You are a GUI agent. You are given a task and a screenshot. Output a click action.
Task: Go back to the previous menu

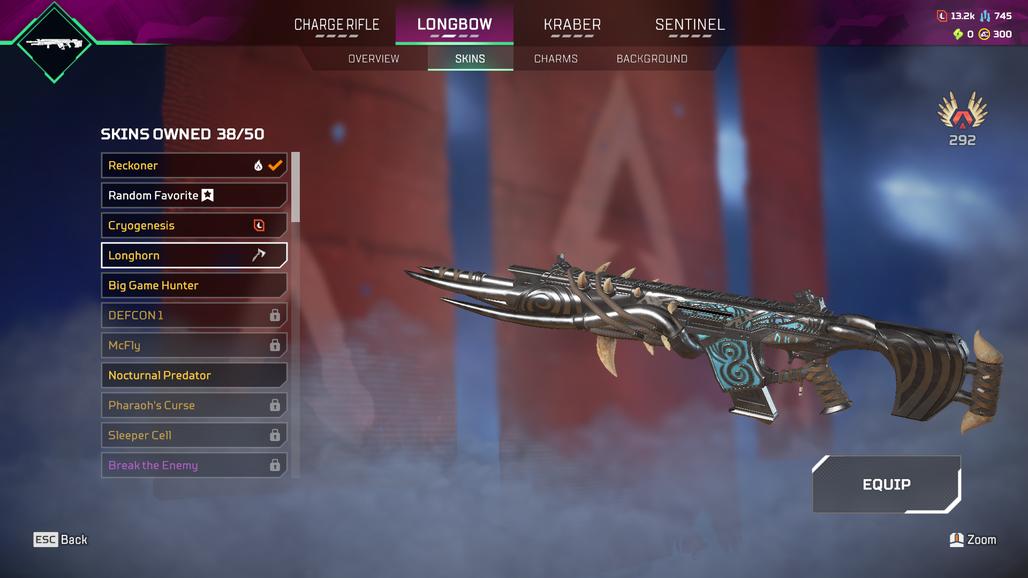61,540
